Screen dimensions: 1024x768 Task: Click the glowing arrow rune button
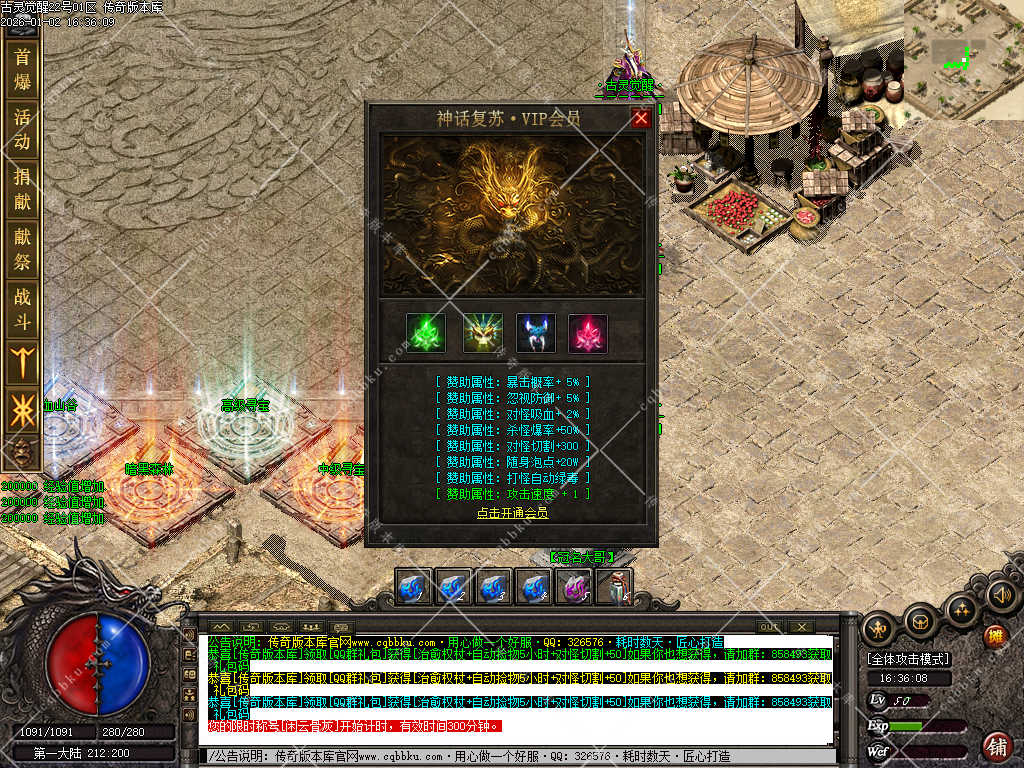[x=22, y=362]
